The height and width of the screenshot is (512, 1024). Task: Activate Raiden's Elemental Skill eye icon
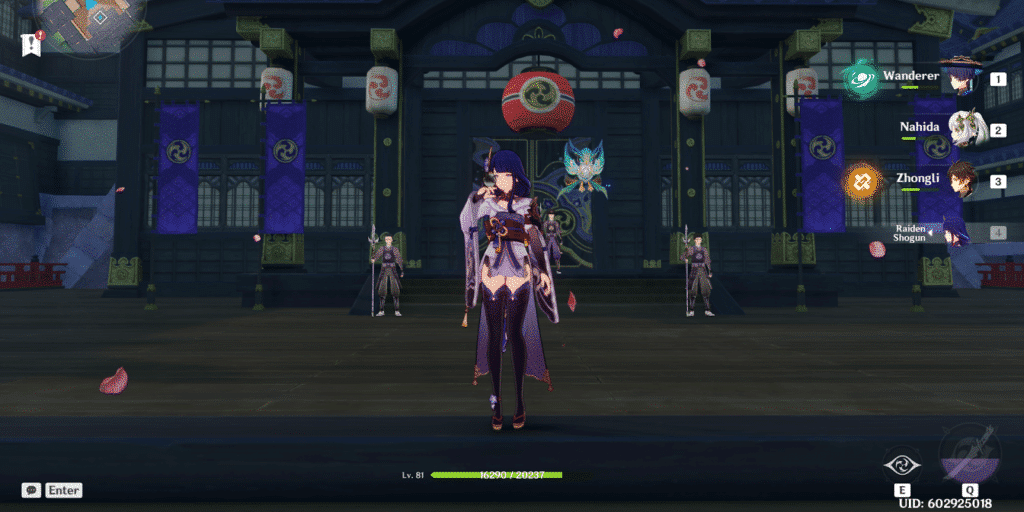[x=903, y=465]
